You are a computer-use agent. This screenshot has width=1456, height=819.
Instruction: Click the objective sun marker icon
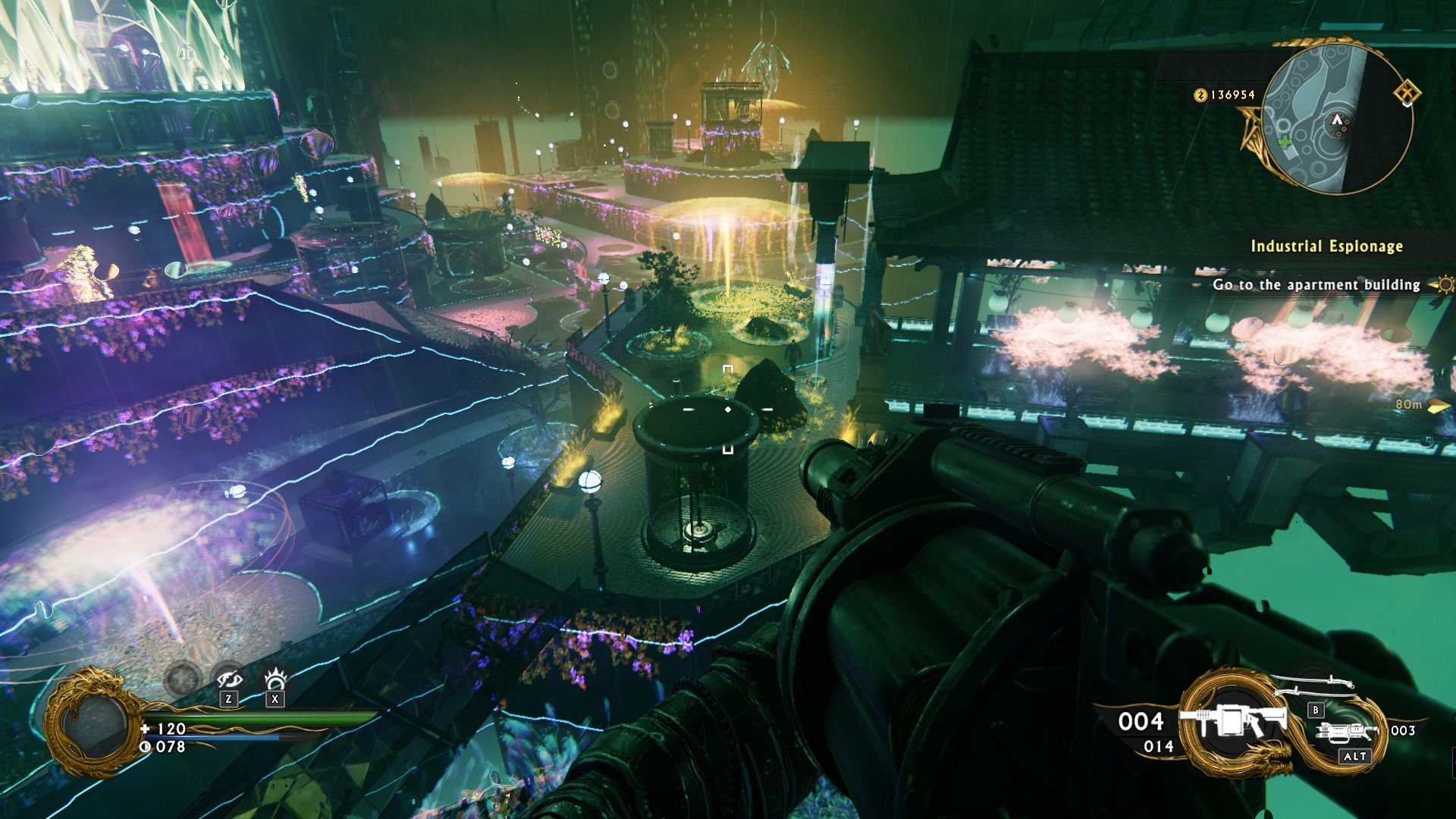click(x=1444, y=285)
